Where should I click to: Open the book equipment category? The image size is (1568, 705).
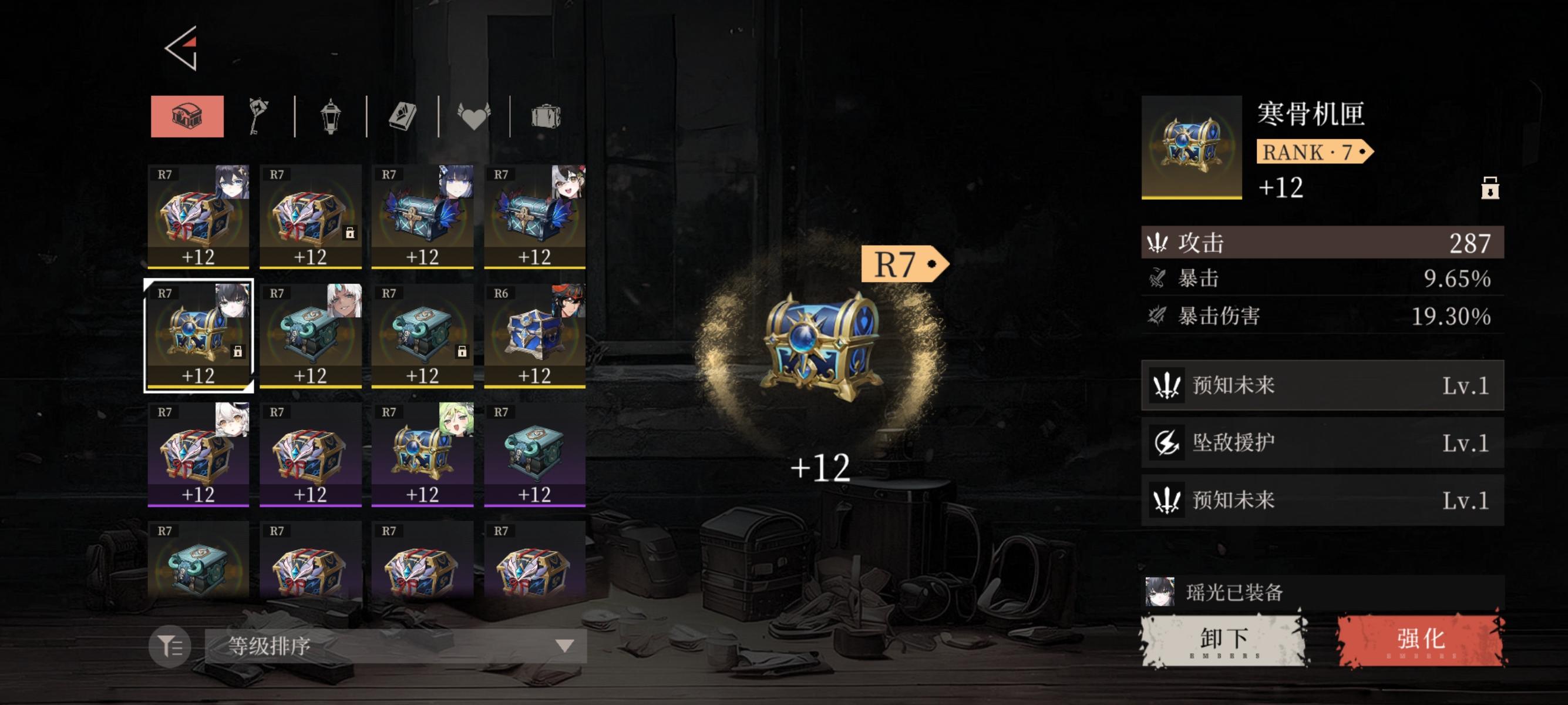pyautogui.click(x=403, y=116)
